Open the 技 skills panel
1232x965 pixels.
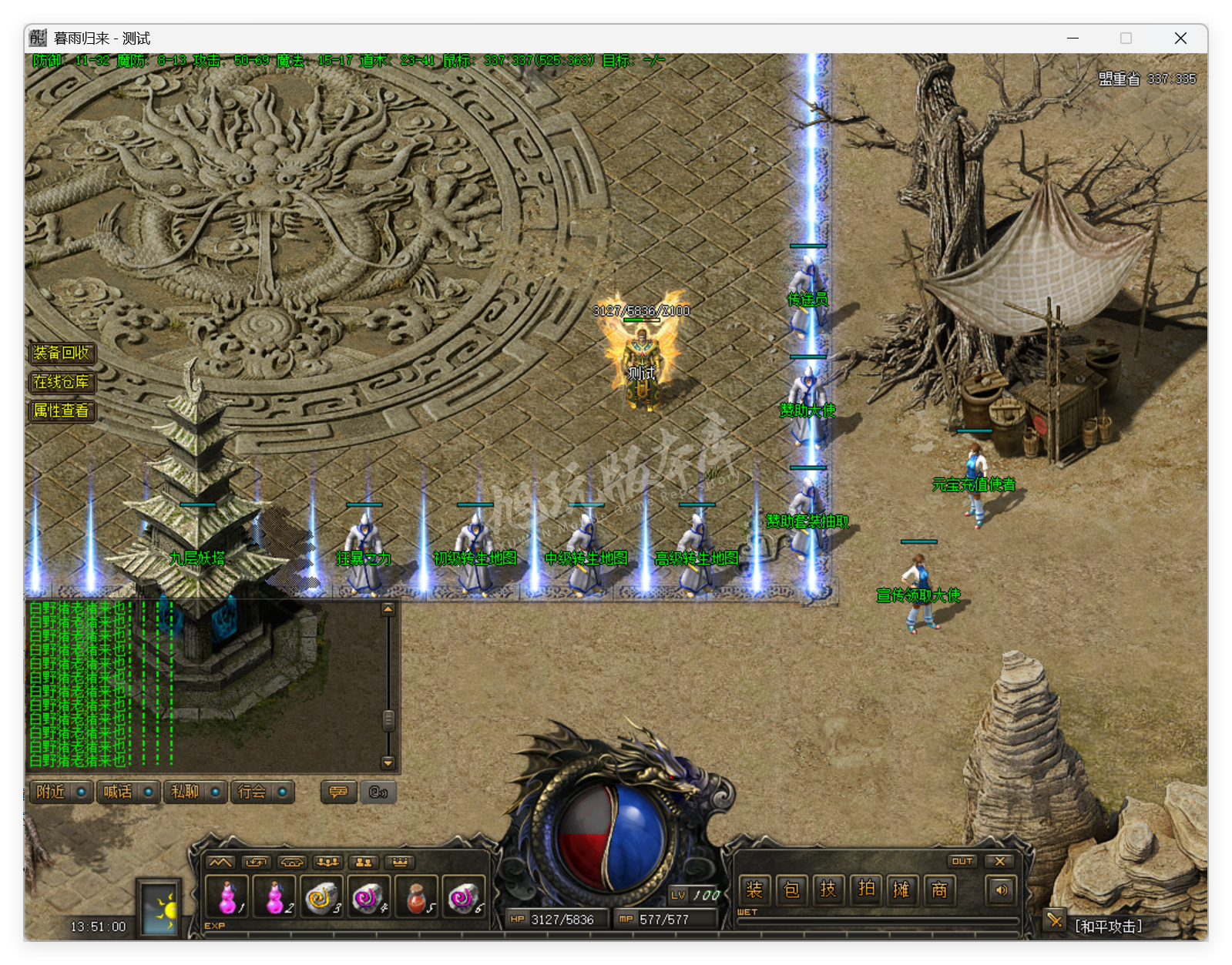pos(828,890)
